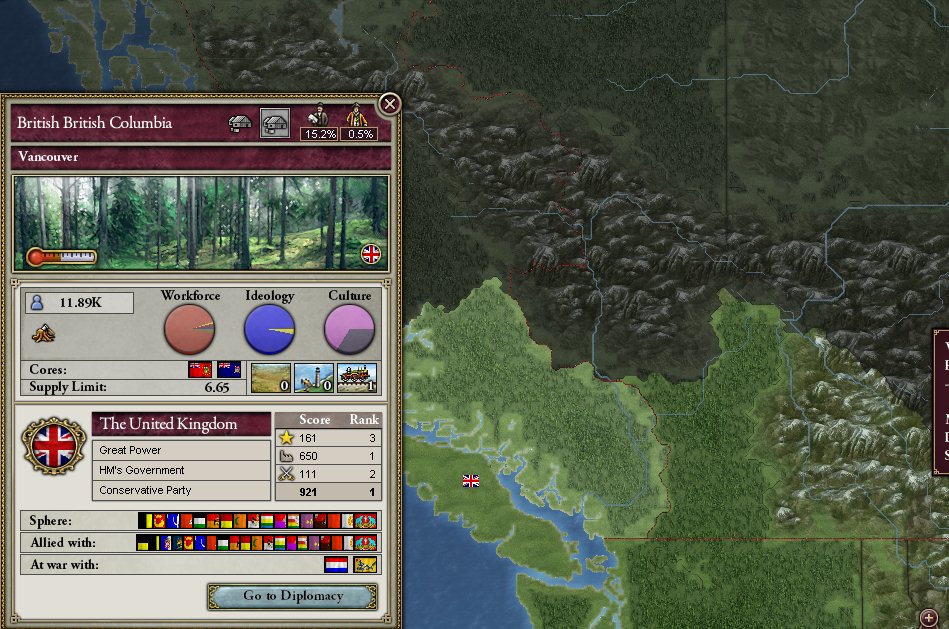Click the Dutch flag under At war with

click(336, 565)
